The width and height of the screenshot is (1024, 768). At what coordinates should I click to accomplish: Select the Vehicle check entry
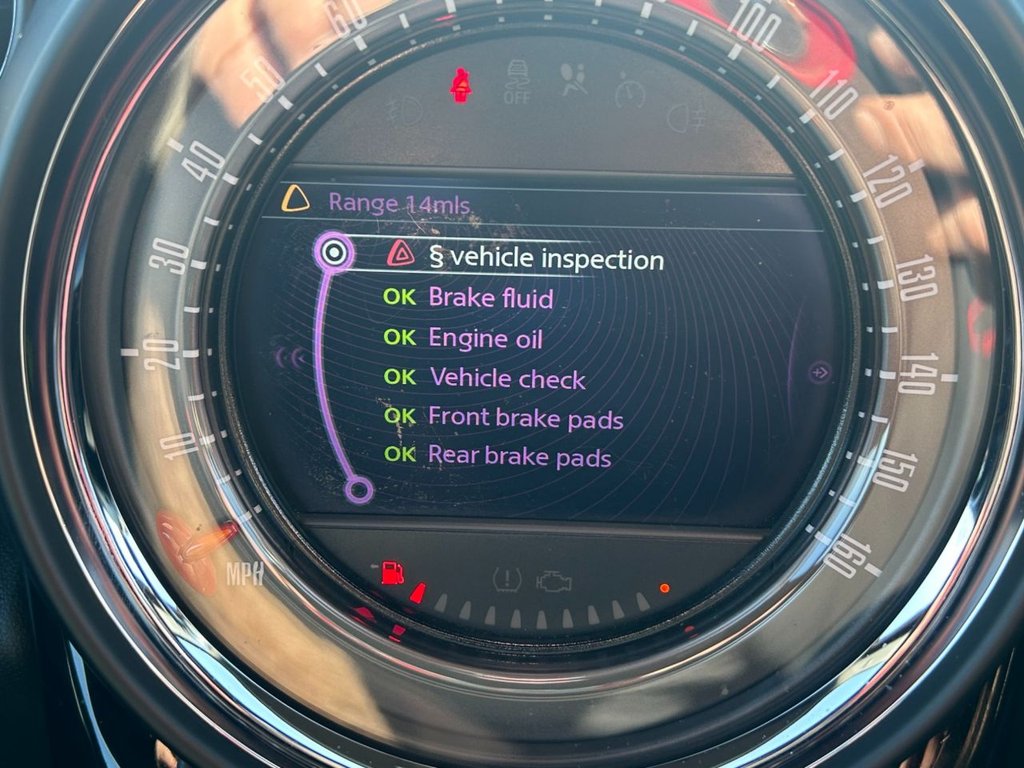click(507, 378)
